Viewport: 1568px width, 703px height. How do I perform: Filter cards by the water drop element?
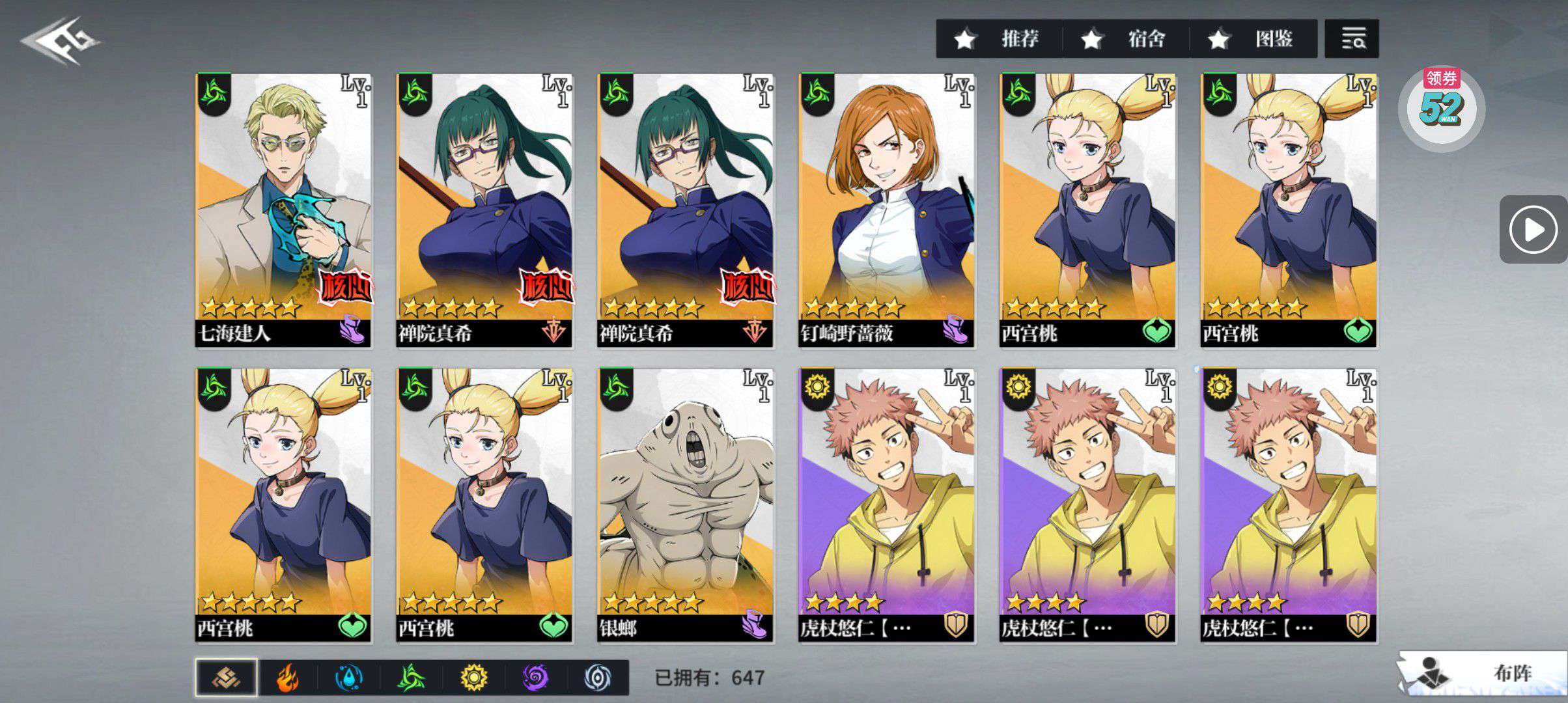click(x=349, y=678)
